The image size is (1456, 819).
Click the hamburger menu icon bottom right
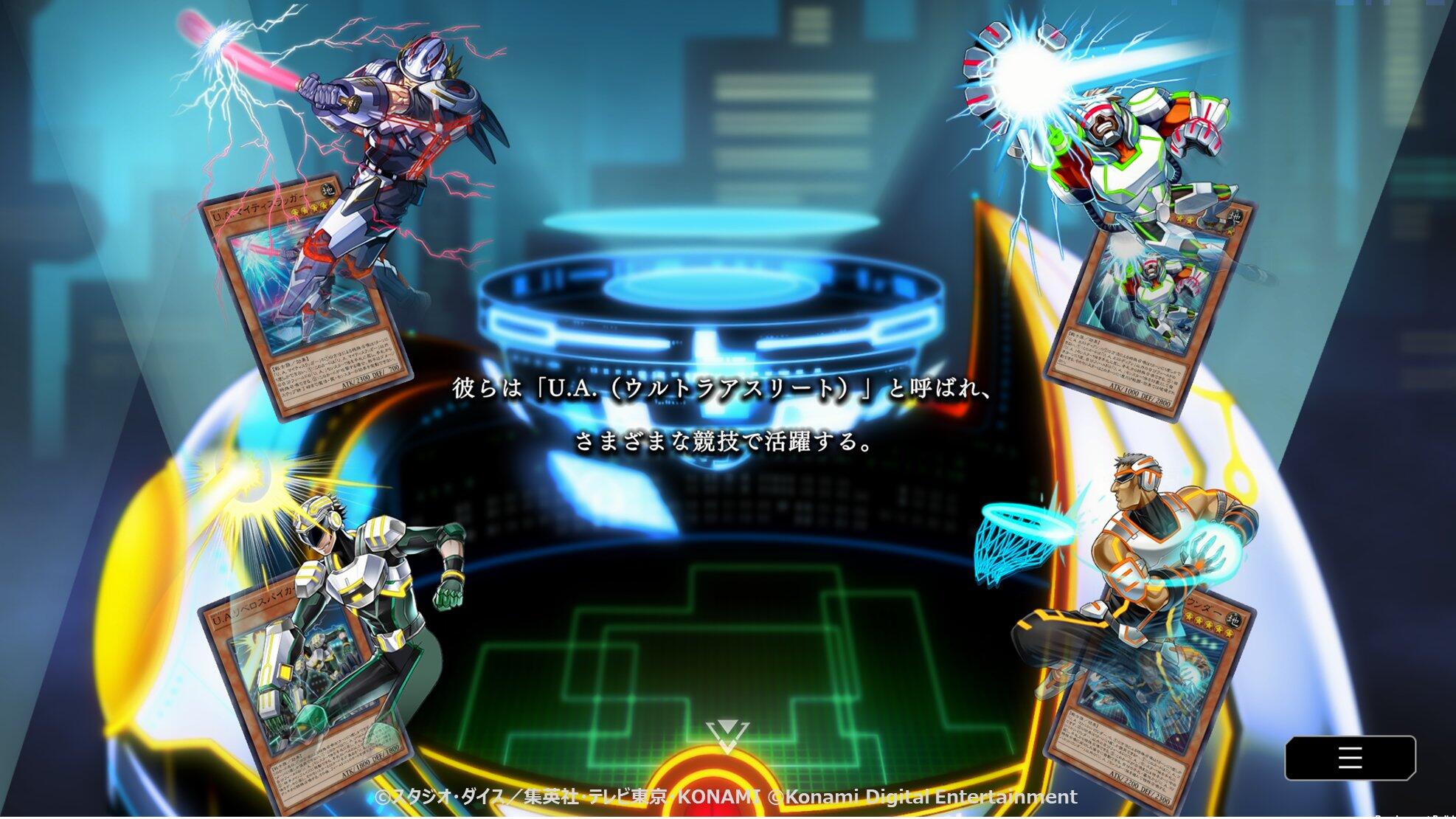tap(1351, 758)
